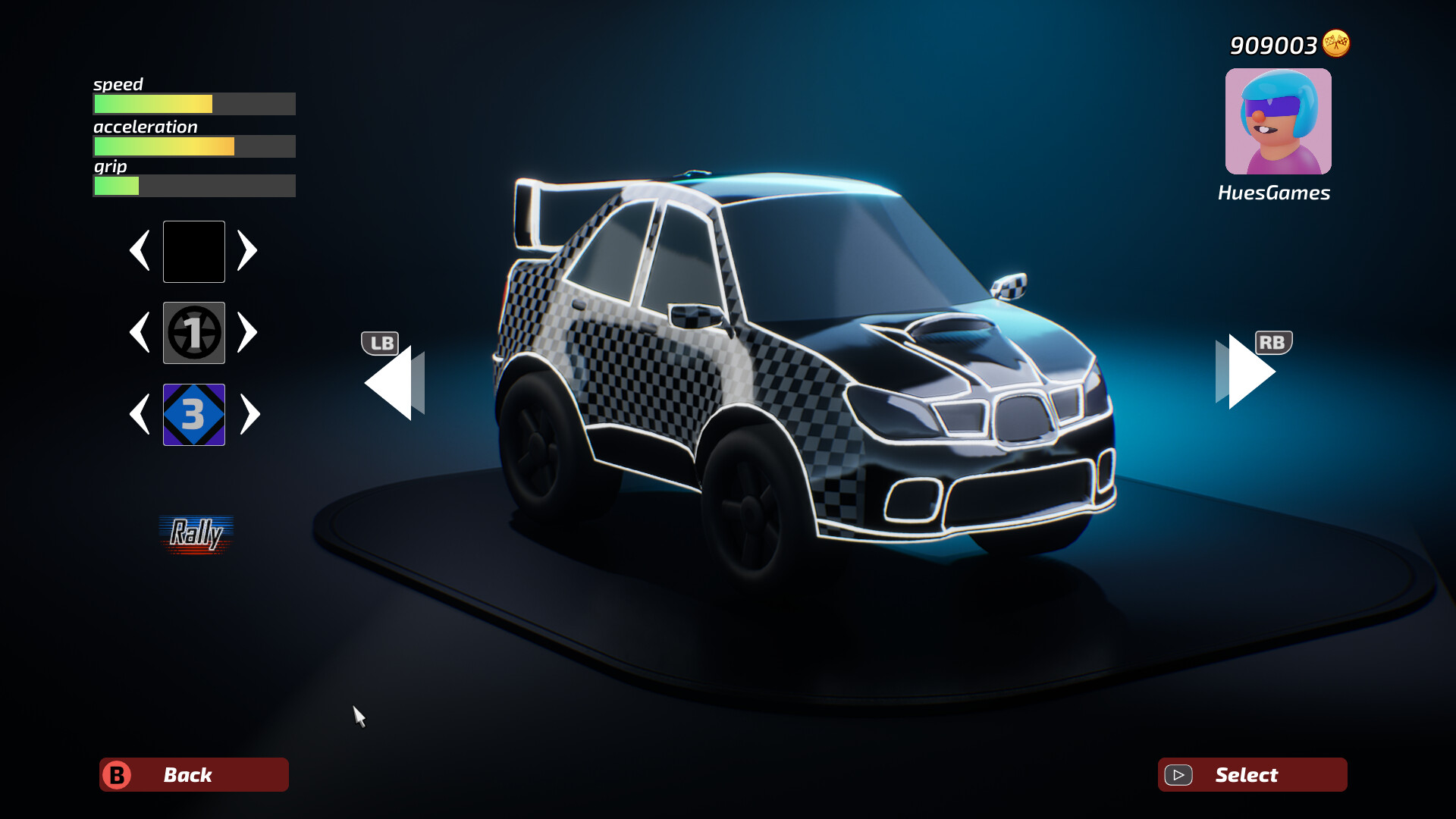
Task: Go back to the previous number badge style
Action: (140, 415)
